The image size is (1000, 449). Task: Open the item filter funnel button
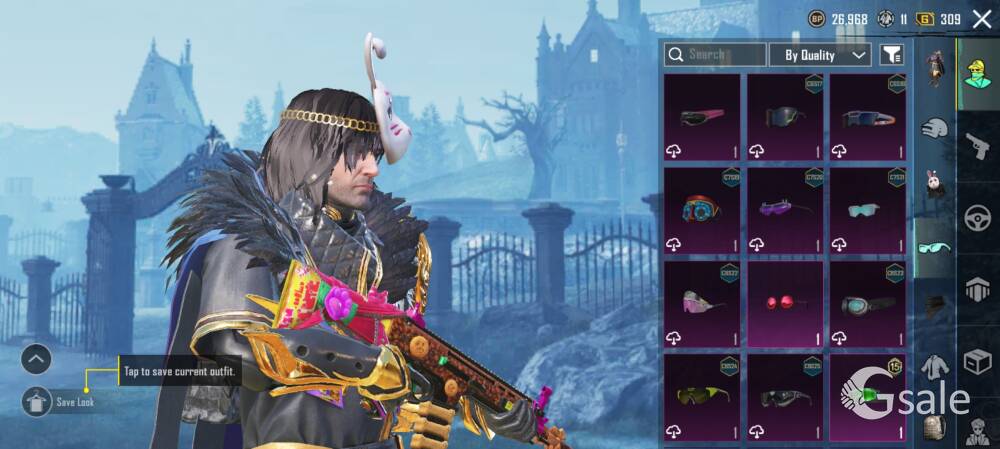(x=891, y=55)
